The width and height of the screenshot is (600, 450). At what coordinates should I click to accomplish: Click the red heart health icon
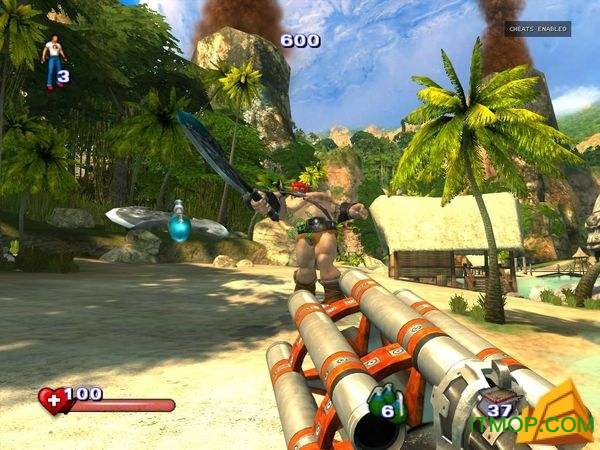click(x=52, y=401)
